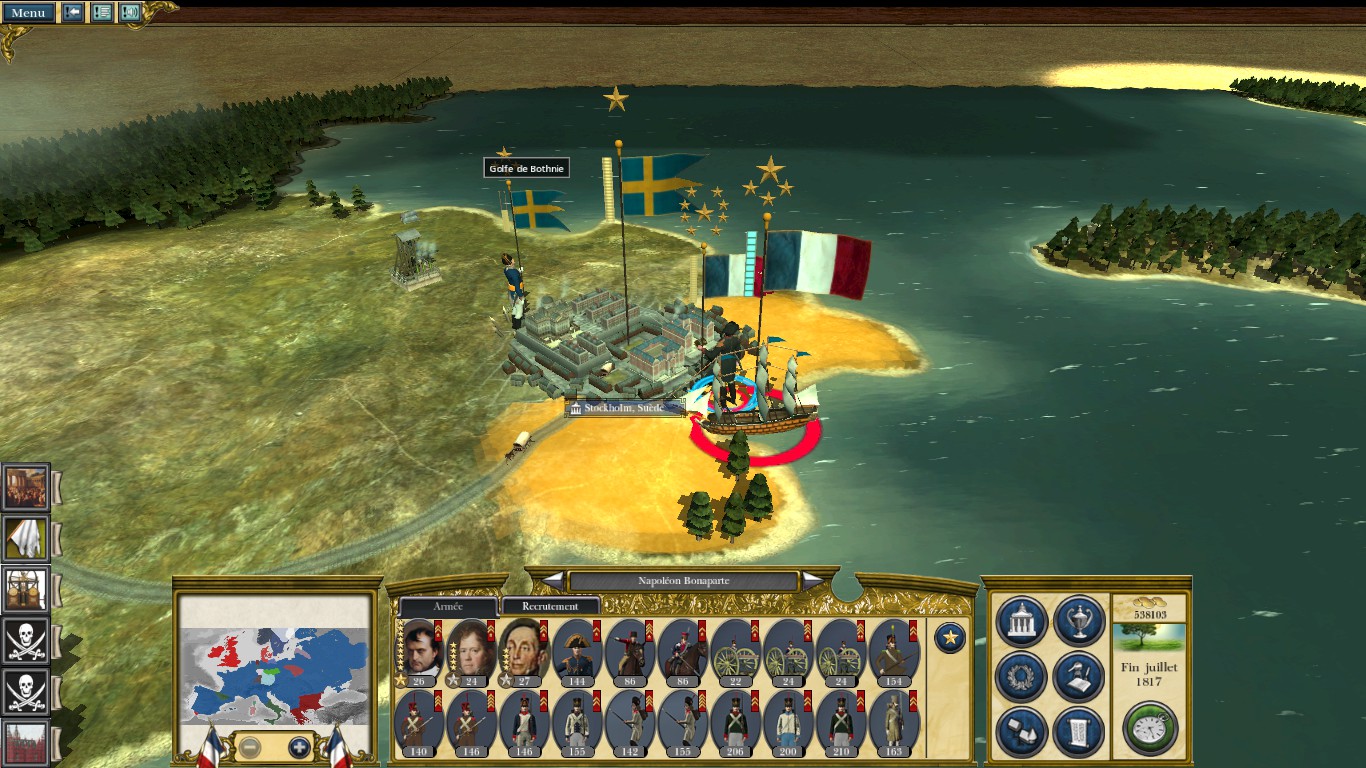
Task: Select the Armée tab
Action: [x=448, y=606]
